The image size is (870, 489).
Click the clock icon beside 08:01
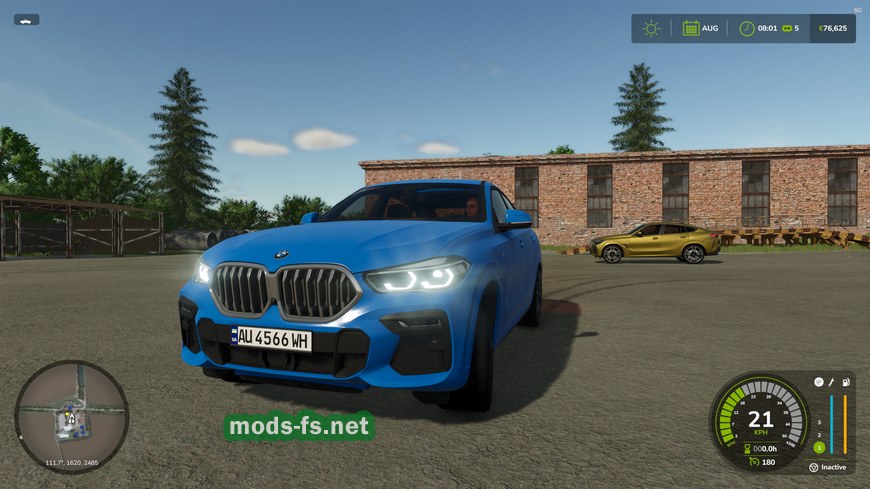[746, 28]
